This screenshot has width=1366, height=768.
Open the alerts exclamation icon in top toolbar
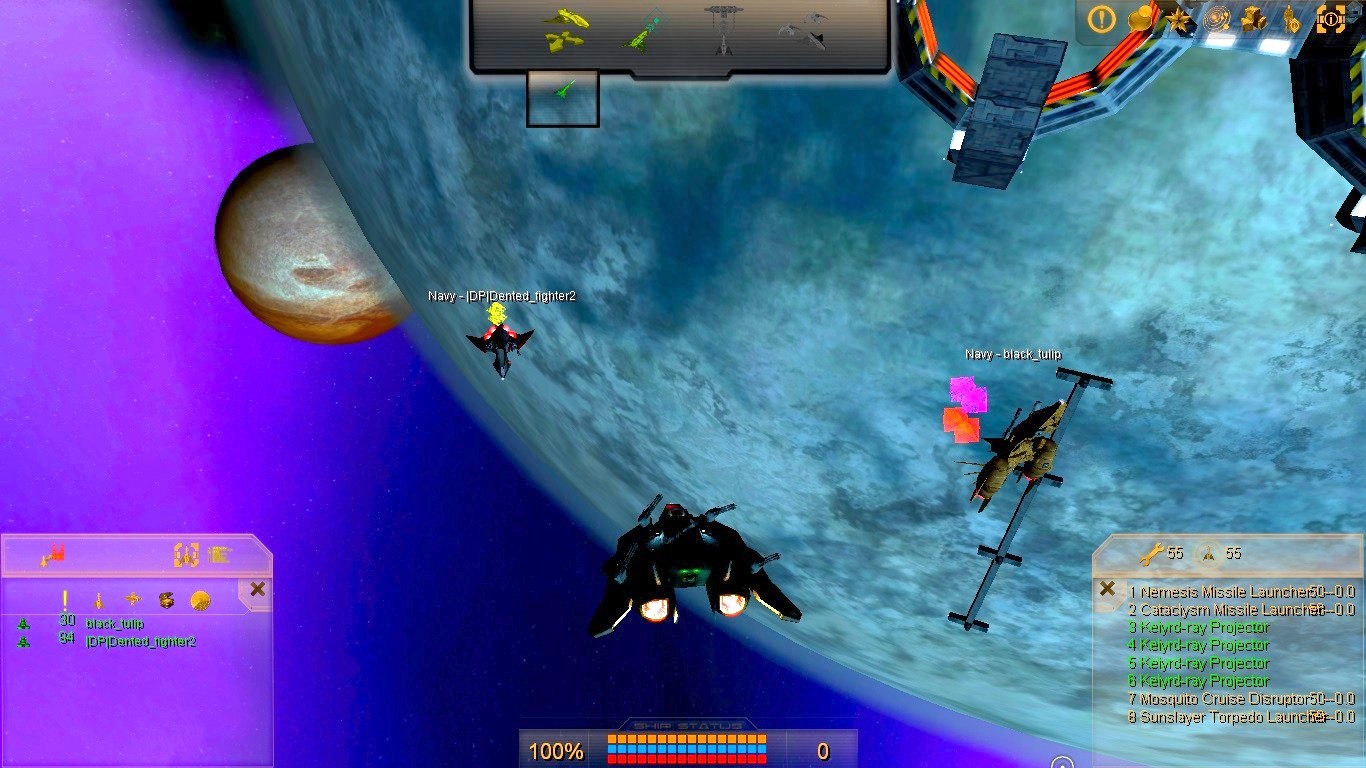pos(1101,20)
